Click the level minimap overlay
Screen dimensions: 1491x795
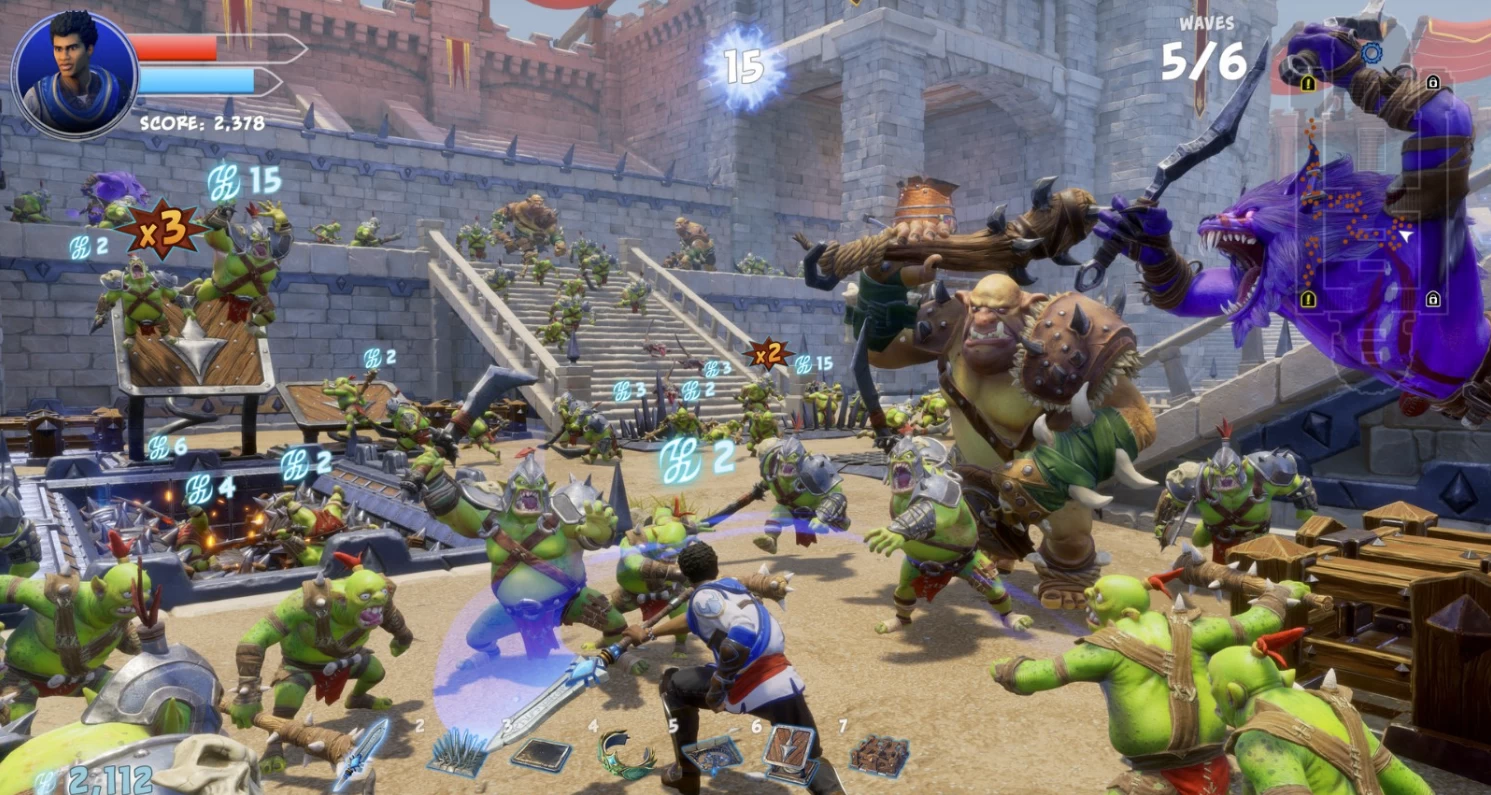pos(1370,190)
